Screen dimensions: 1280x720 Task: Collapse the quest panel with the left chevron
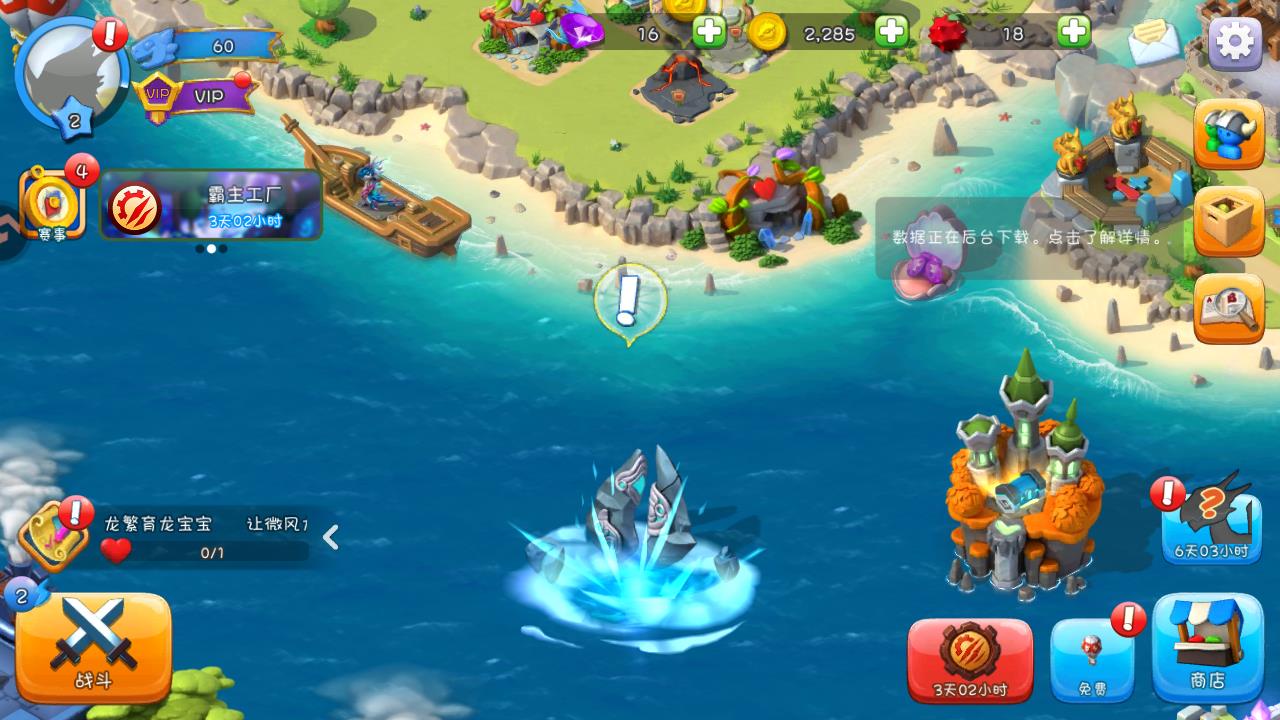pyautogui.click(x=330, y=537)
